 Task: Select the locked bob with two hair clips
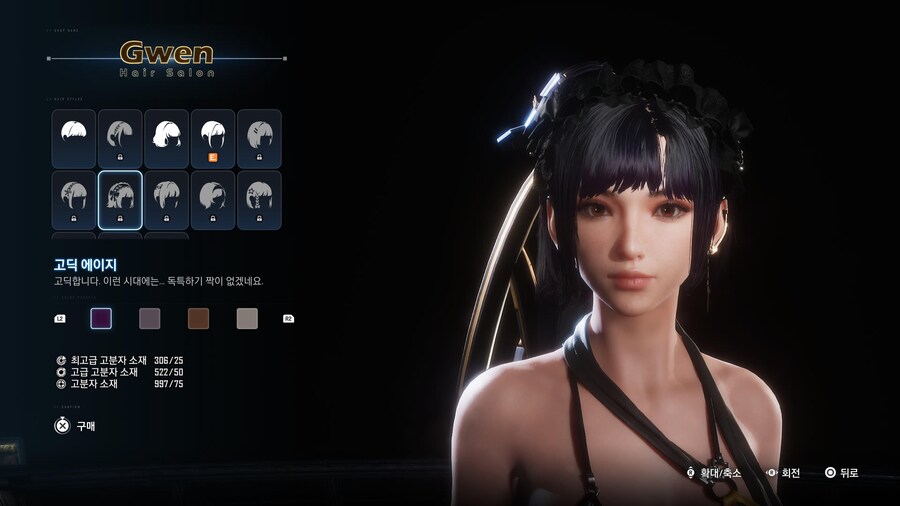pos(258,138)
